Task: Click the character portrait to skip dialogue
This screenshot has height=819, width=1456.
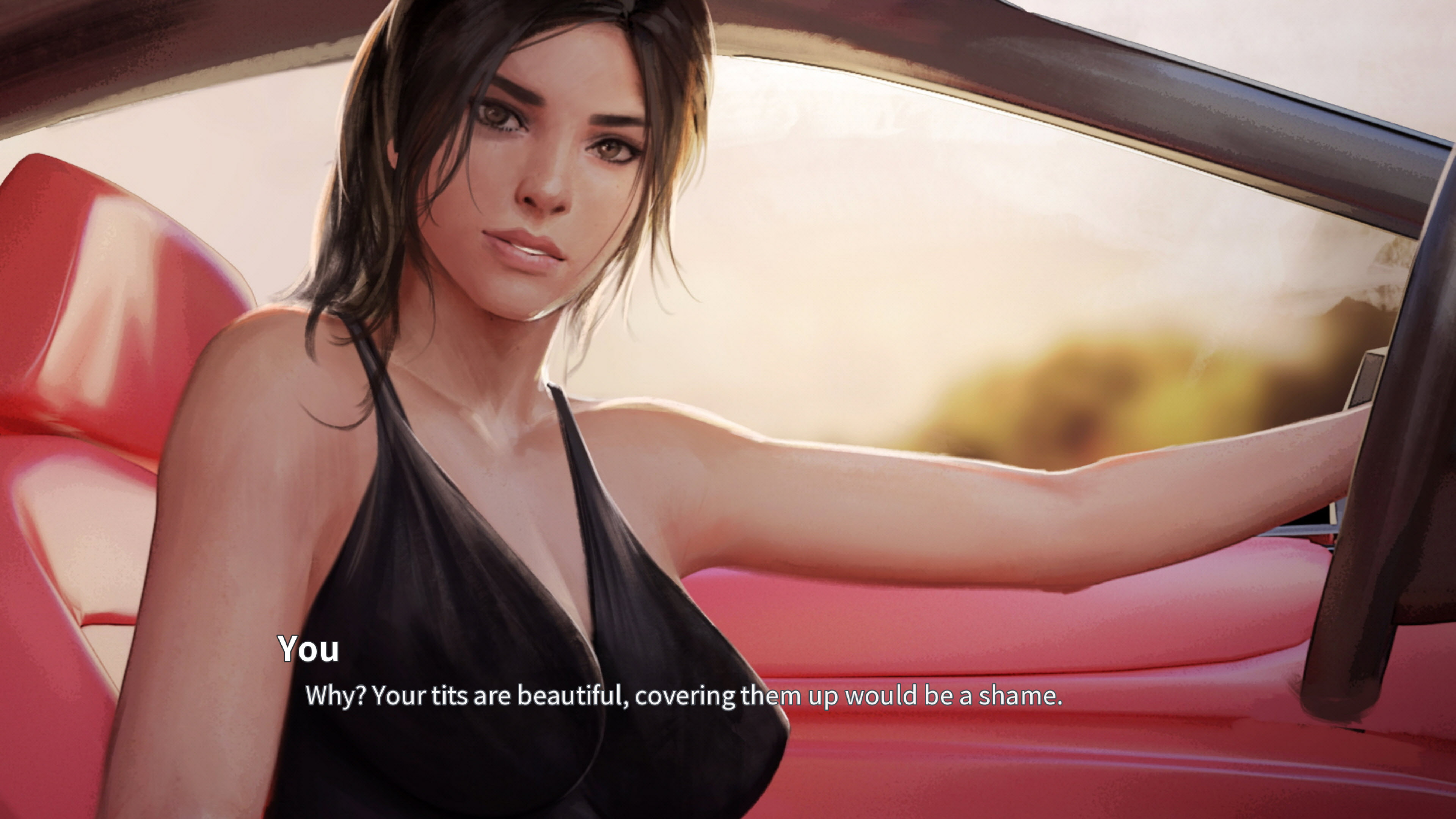Action: (509, 395)
